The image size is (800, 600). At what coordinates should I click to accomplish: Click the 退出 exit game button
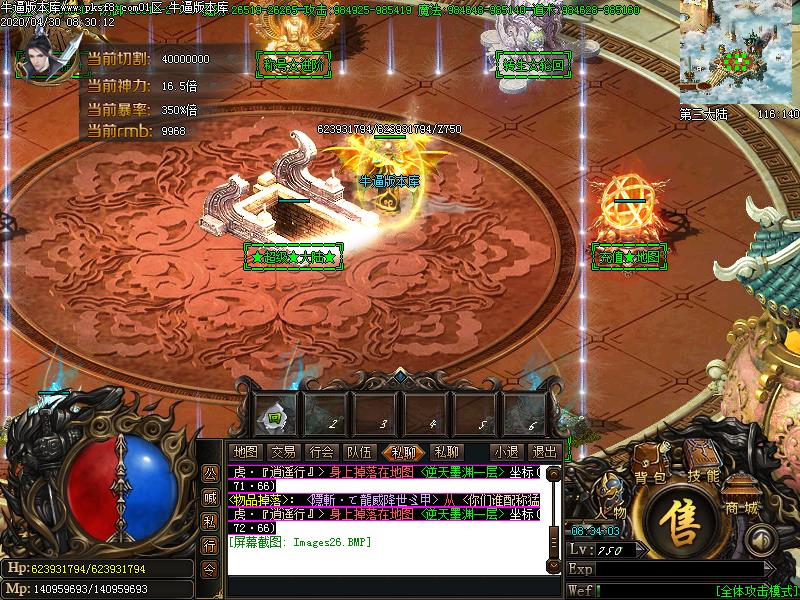pyautogui.click(x=544, y=452)
